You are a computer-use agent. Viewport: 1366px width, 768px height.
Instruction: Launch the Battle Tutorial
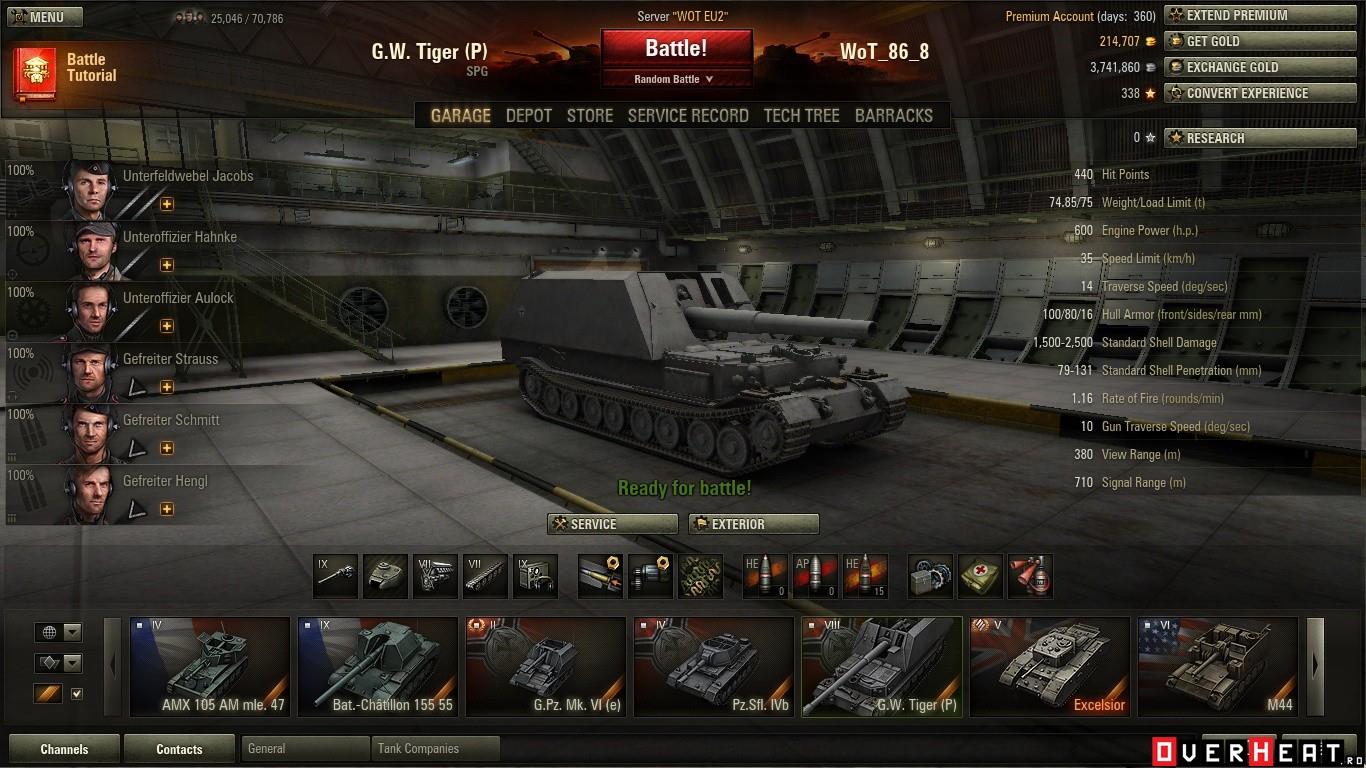(66, 68)
